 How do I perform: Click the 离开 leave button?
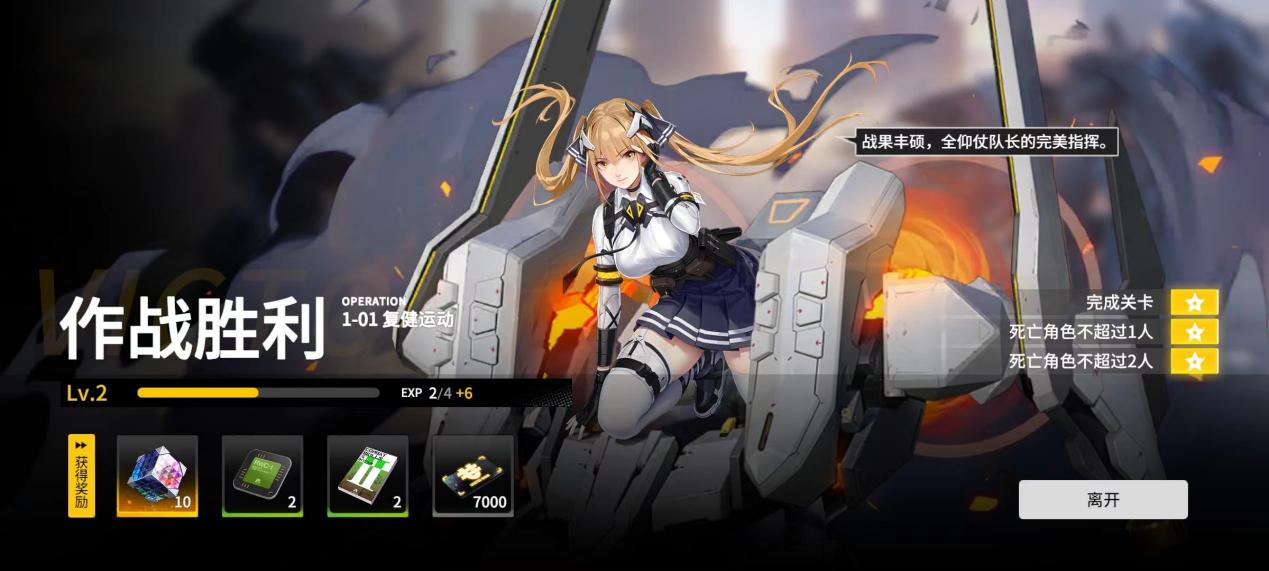tap(1102, 500)
